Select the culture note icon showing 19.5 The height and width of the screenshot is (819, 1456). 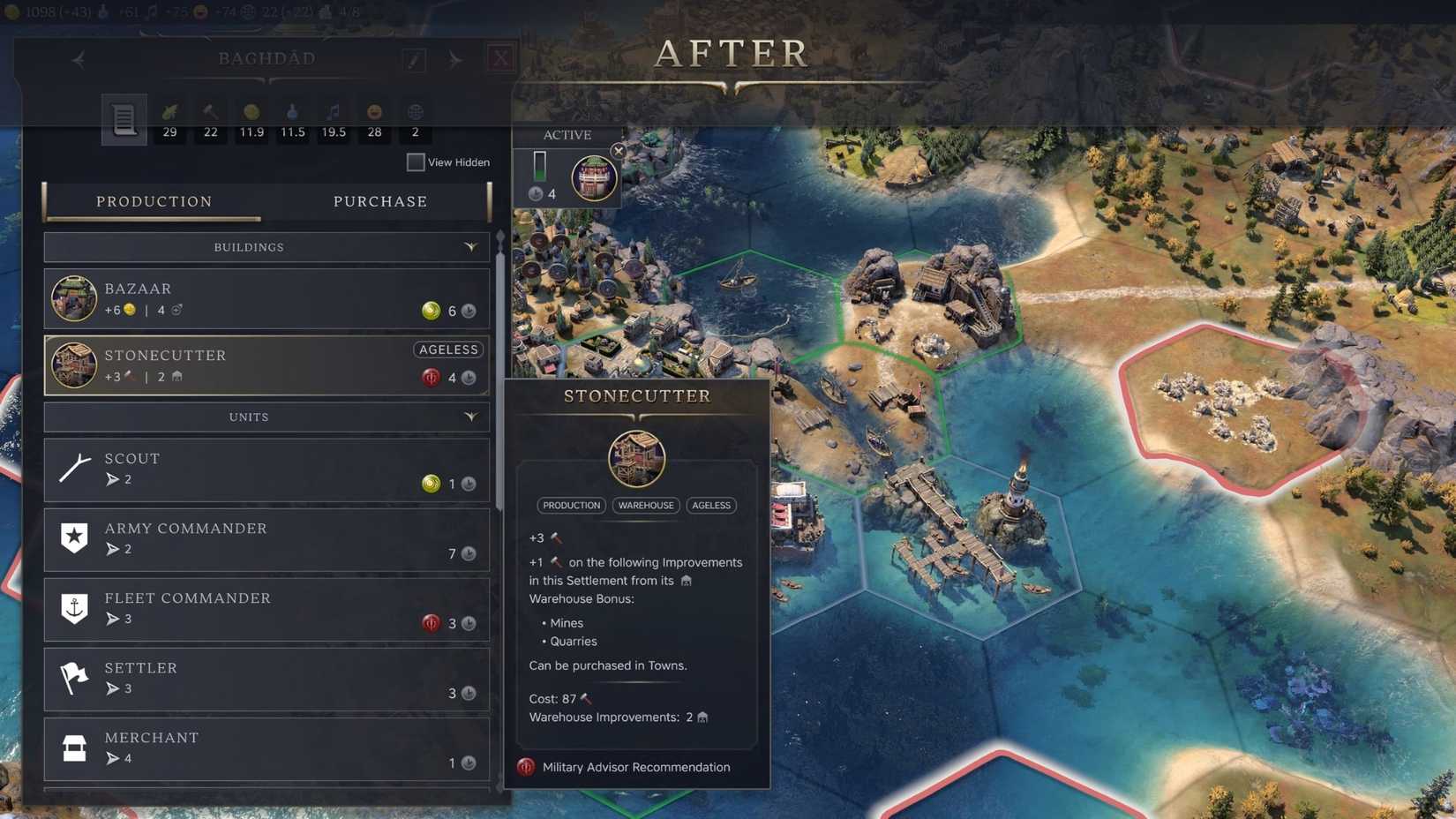coord(334,115)
